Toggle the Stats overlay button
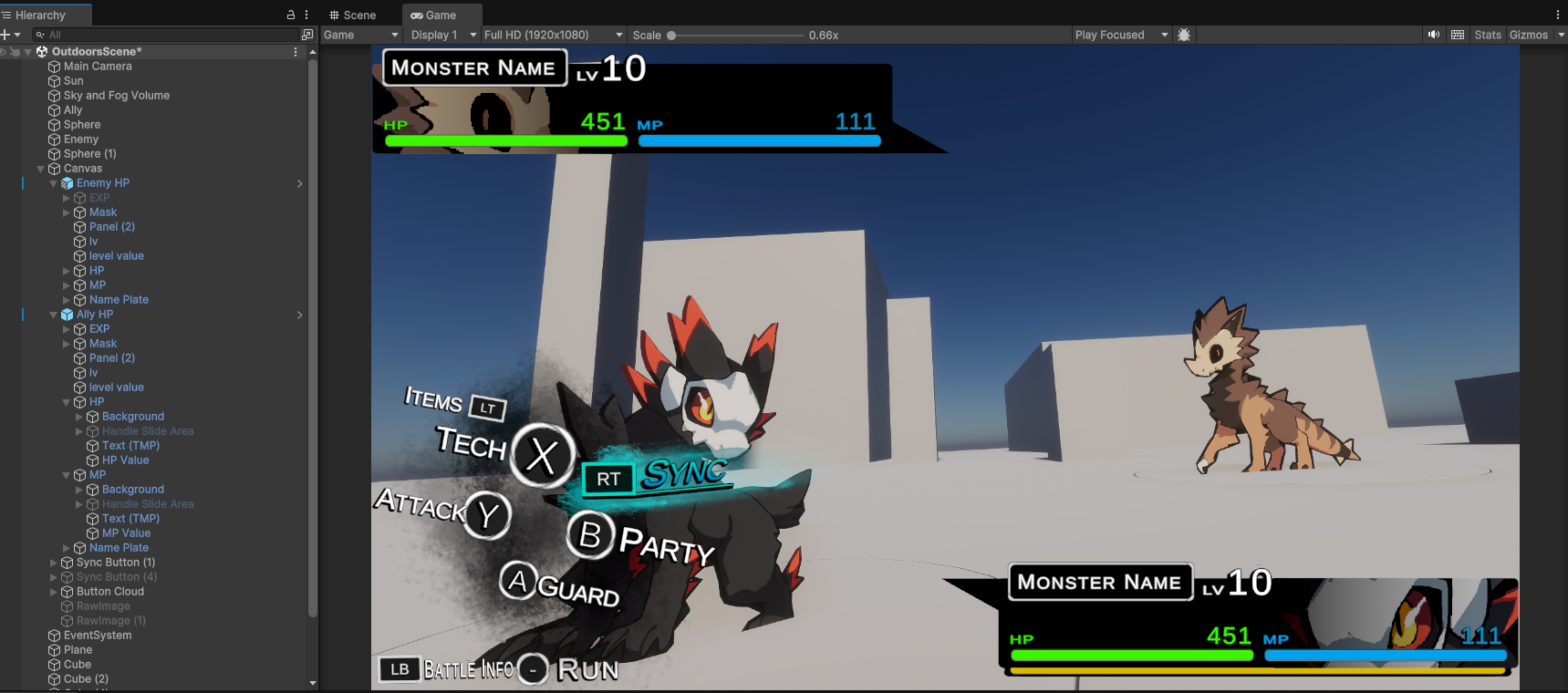 [1487, 35]
